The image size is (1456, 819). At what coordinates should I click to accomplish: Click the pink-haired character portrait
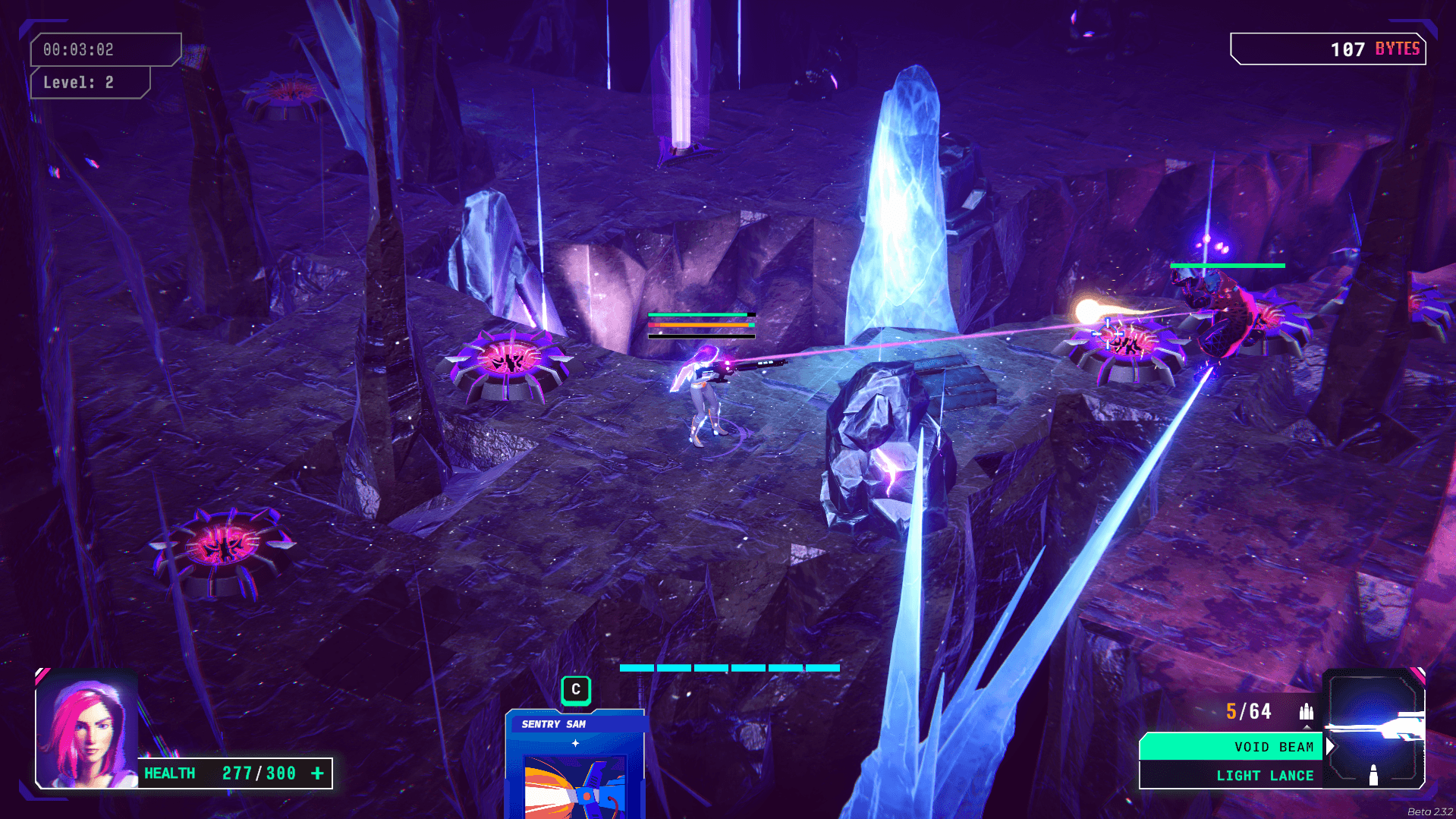tap(86, 730)
